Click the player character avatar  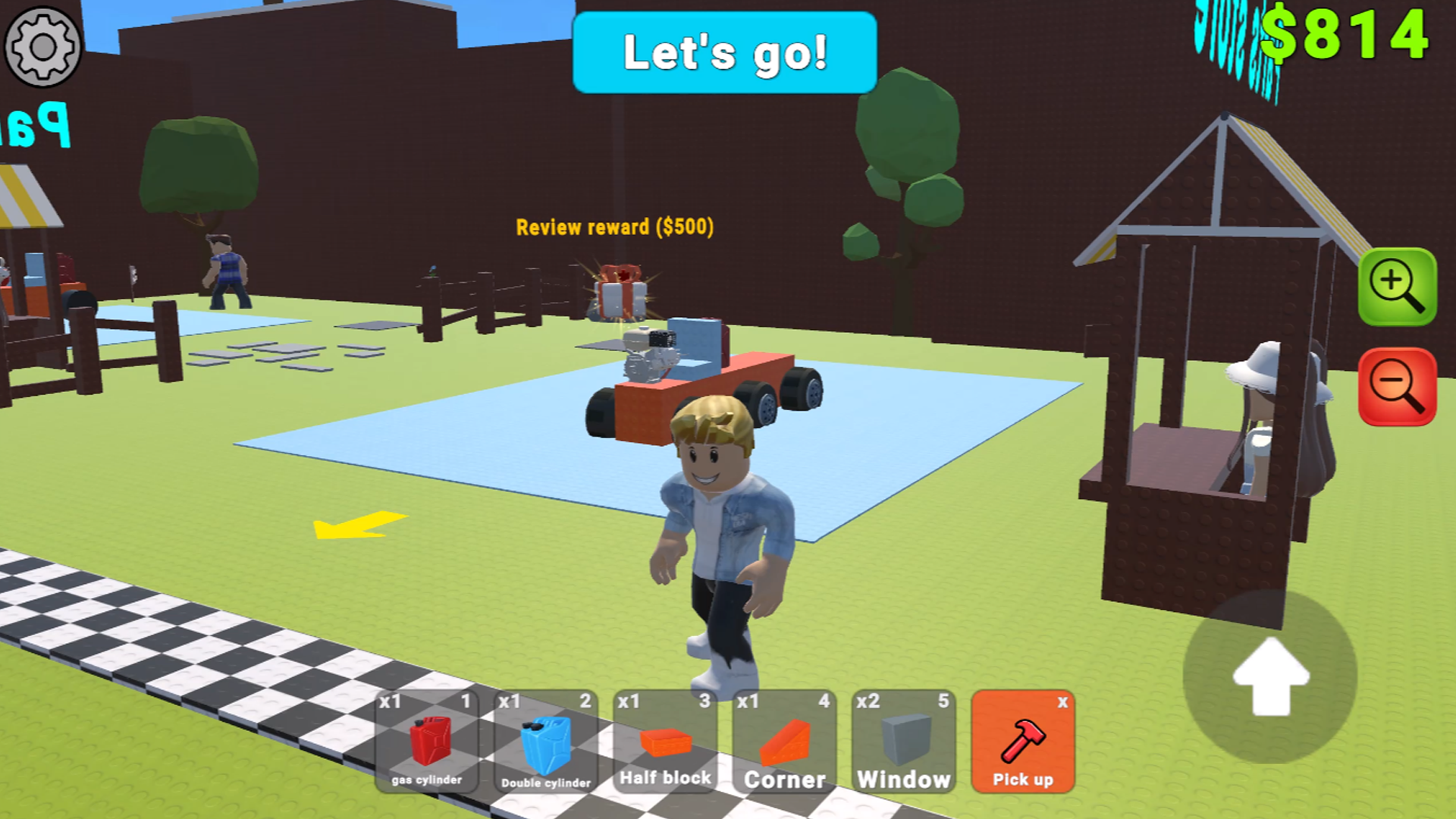717,531
